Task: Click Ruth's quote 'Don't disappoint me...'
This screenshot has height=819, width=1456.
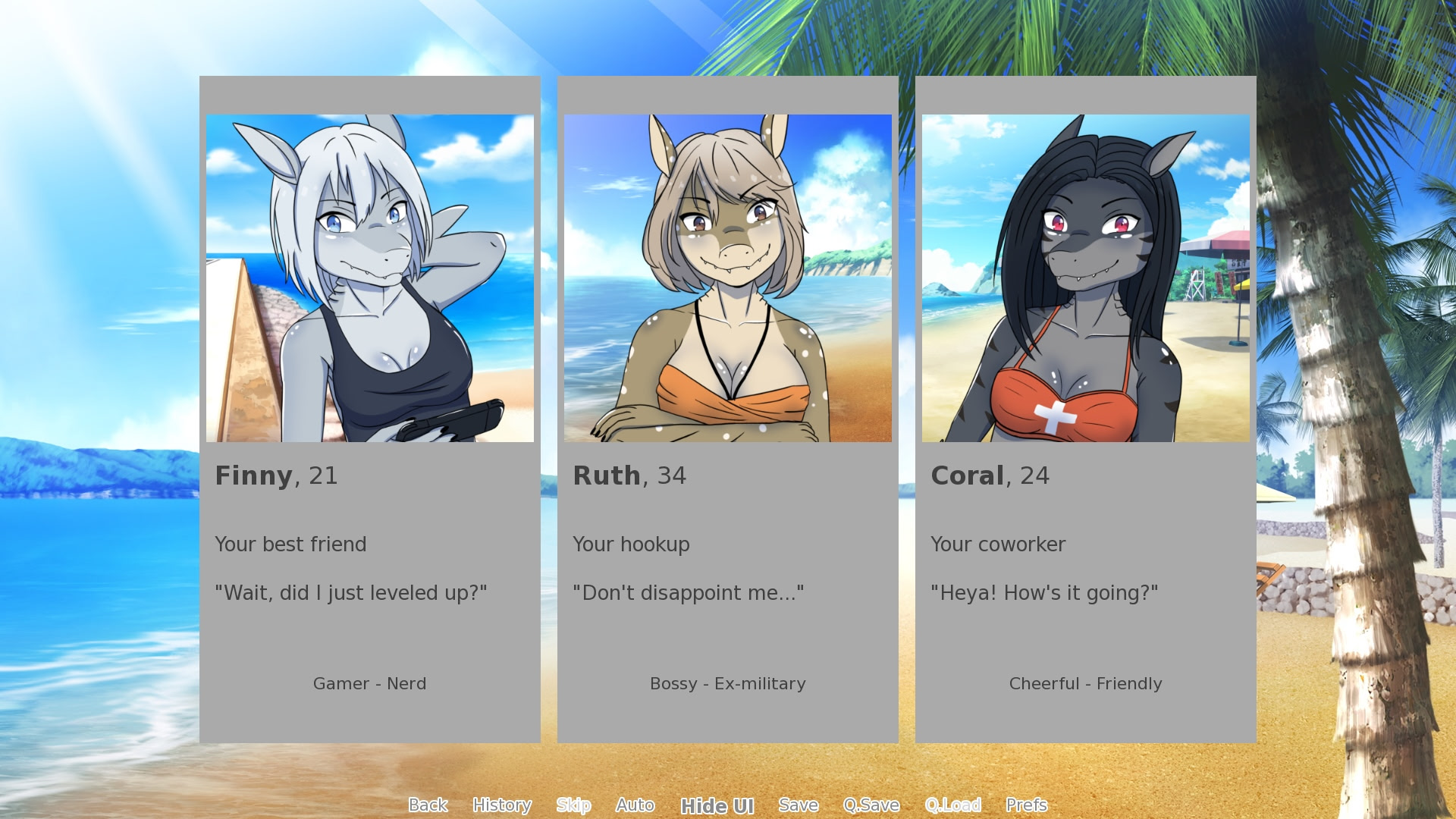Action: pos(689,593)
